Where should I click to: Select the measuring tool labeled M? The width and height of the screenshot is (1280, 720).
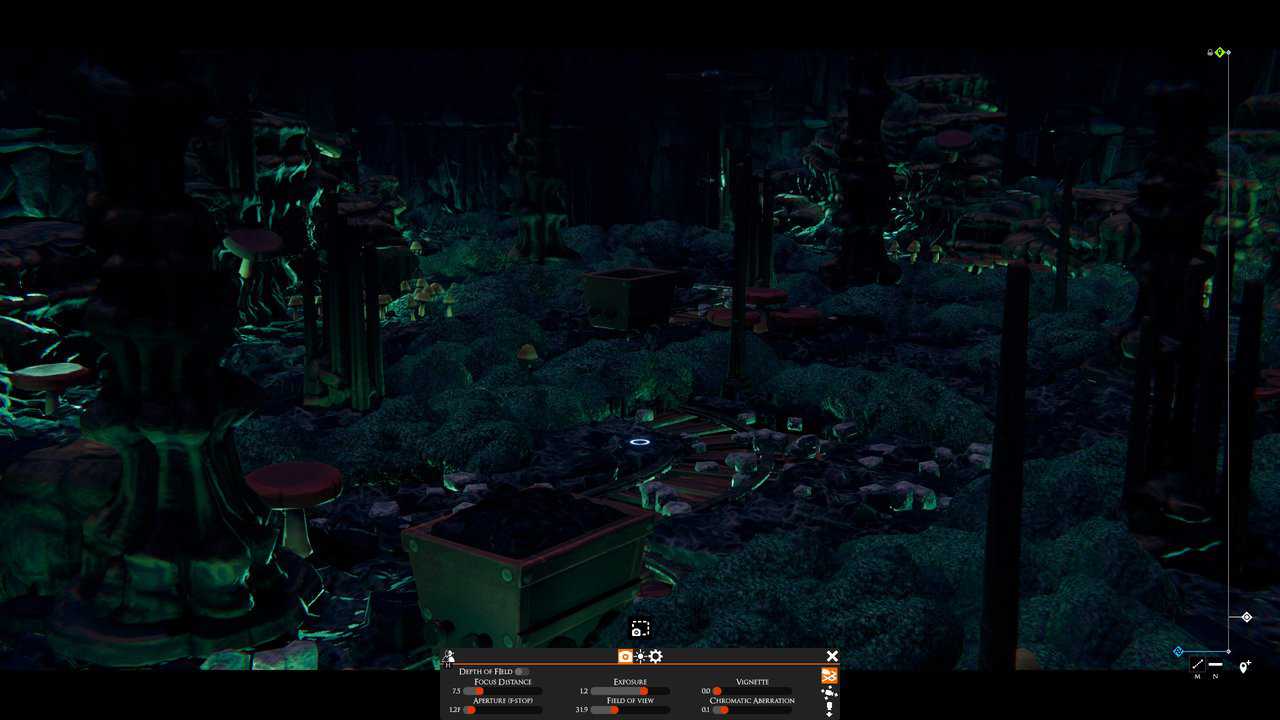pos(1197,665)
